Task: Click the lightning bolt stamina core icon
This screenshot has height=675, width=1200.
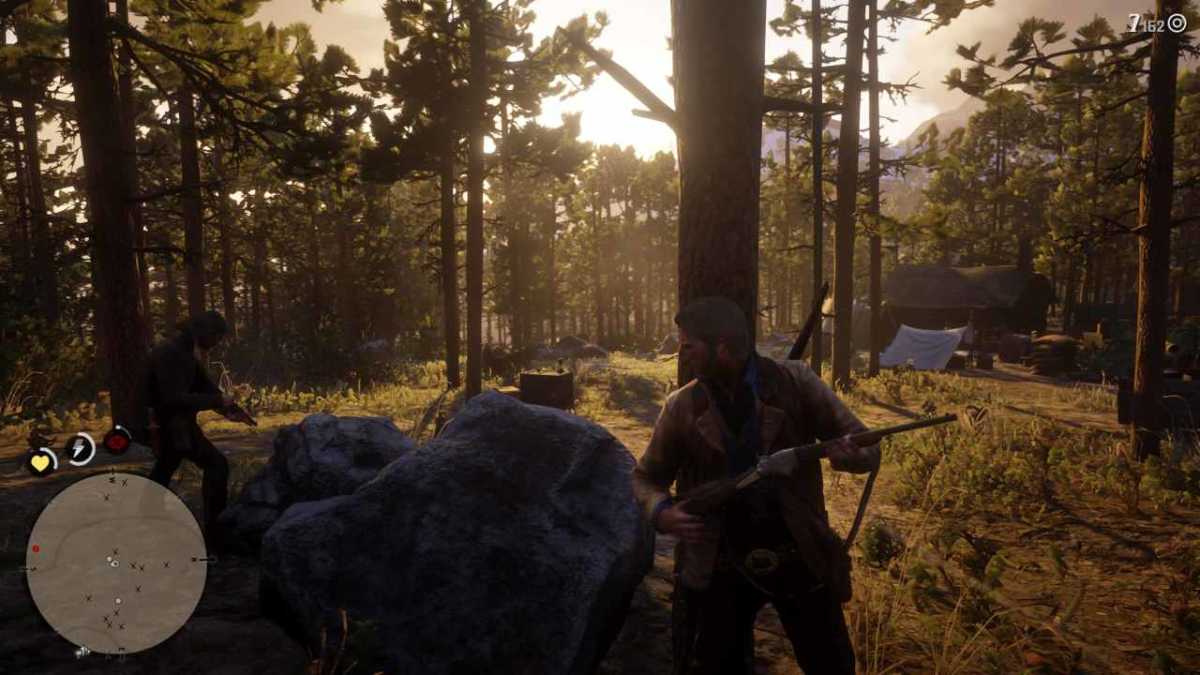Action: click(x=80, y=449)
